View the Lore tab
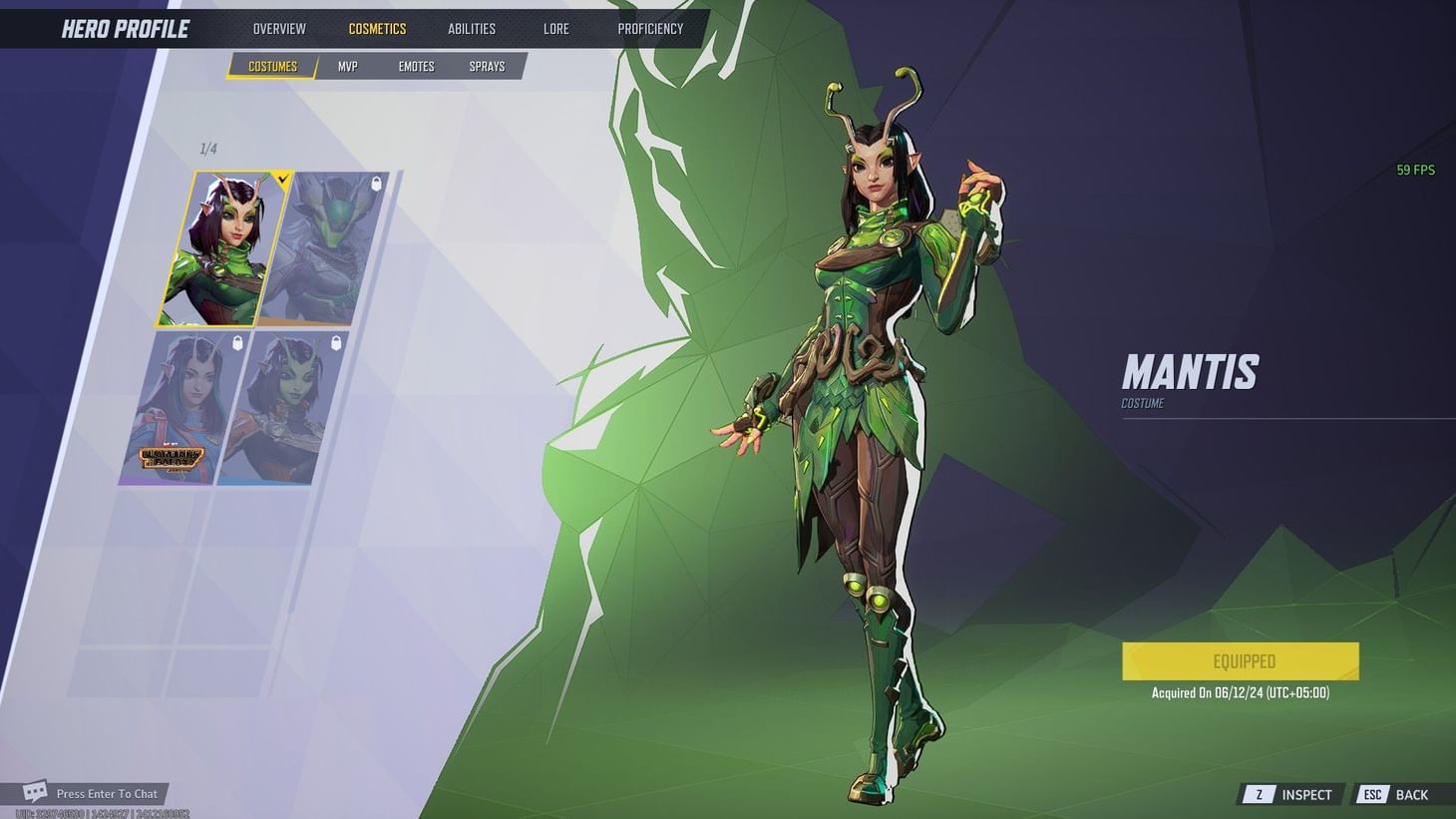The width and height of the screenshot is (1456, 819). coord(555,28)
